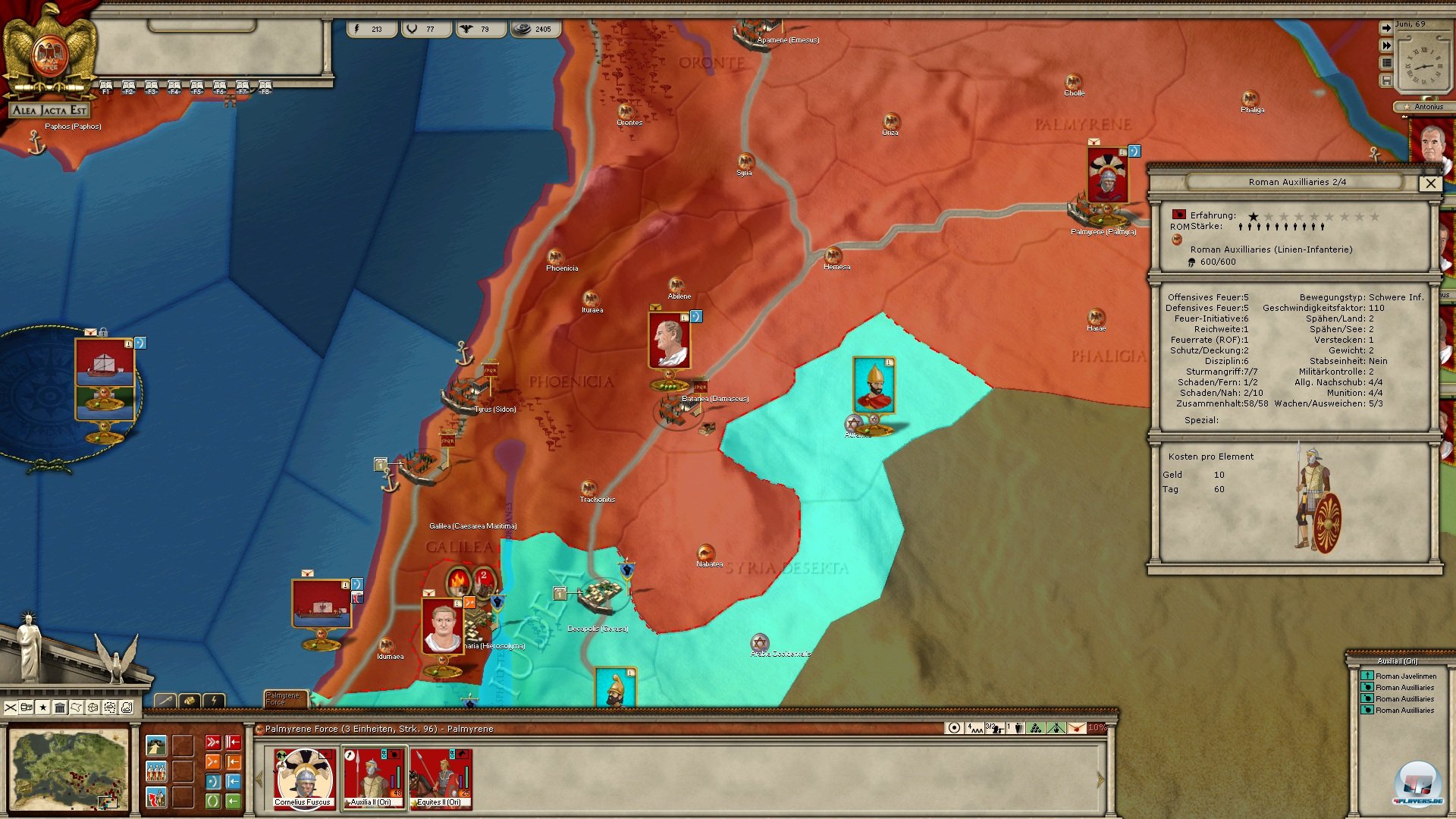Open the lightning bolt tab

(214, 701)
